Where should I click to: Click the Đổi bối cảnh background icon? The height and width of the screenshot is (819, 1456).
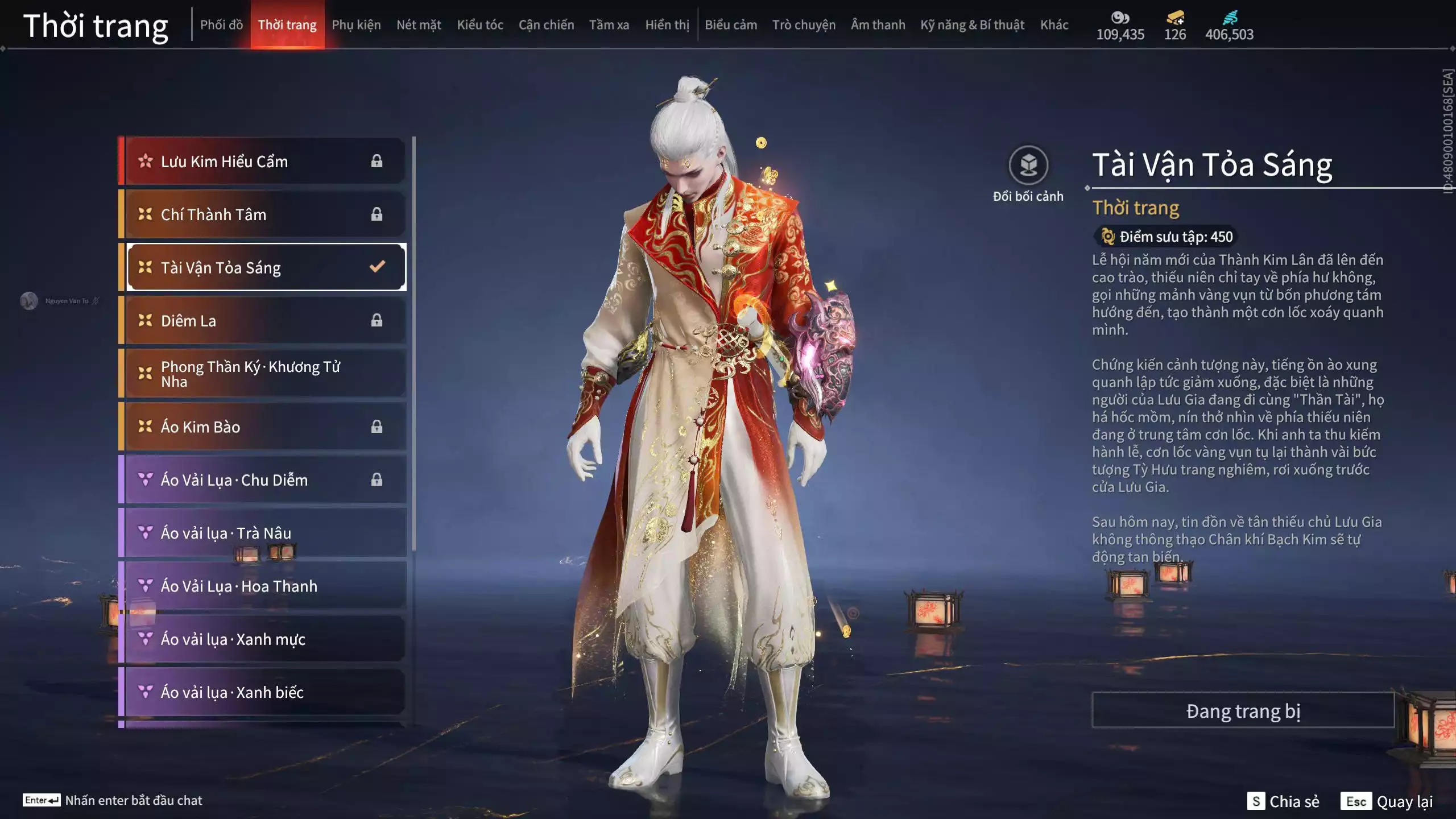coord(1028,166)
